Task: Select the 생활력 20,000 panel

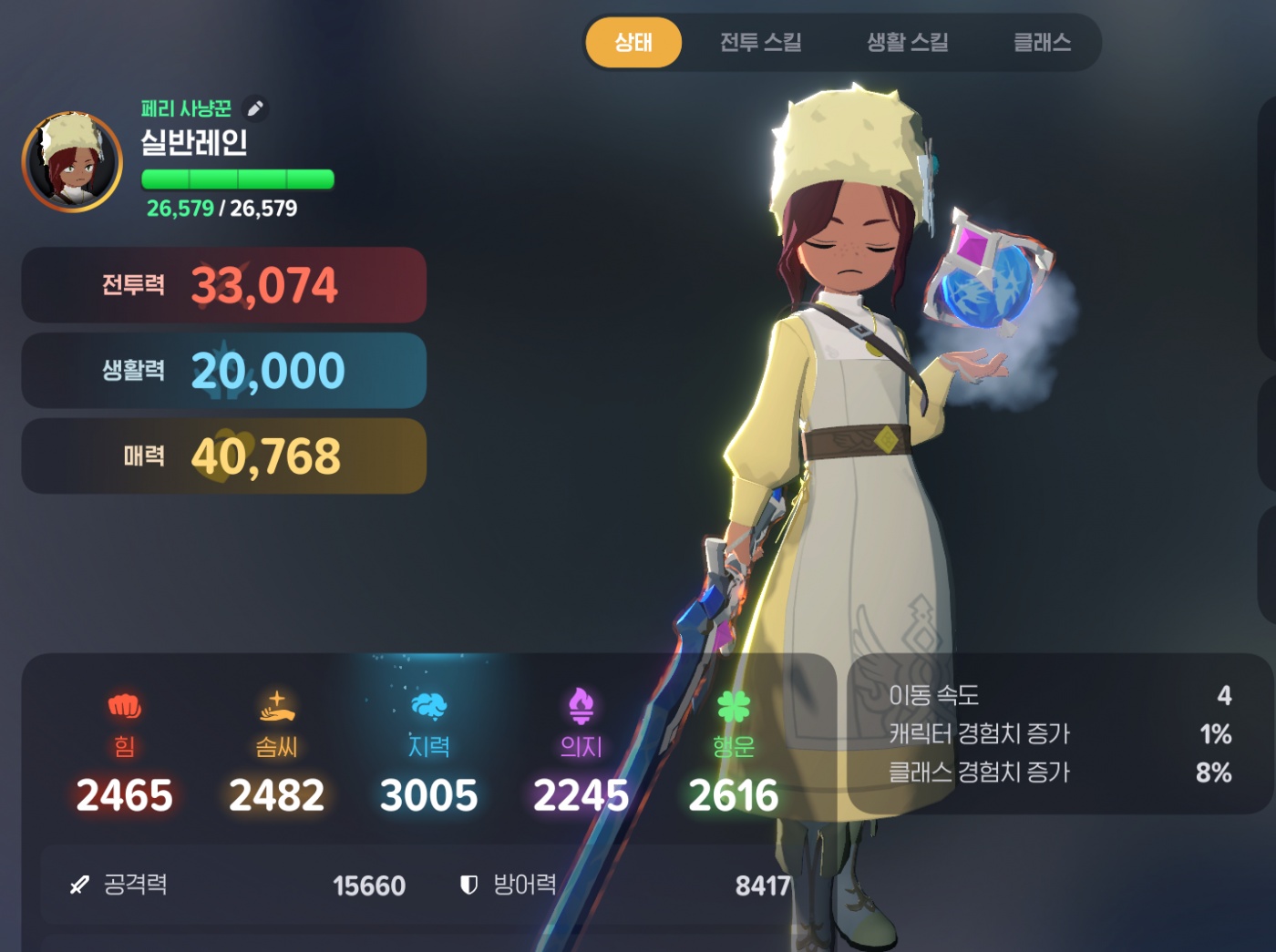Action: point(224,371)
